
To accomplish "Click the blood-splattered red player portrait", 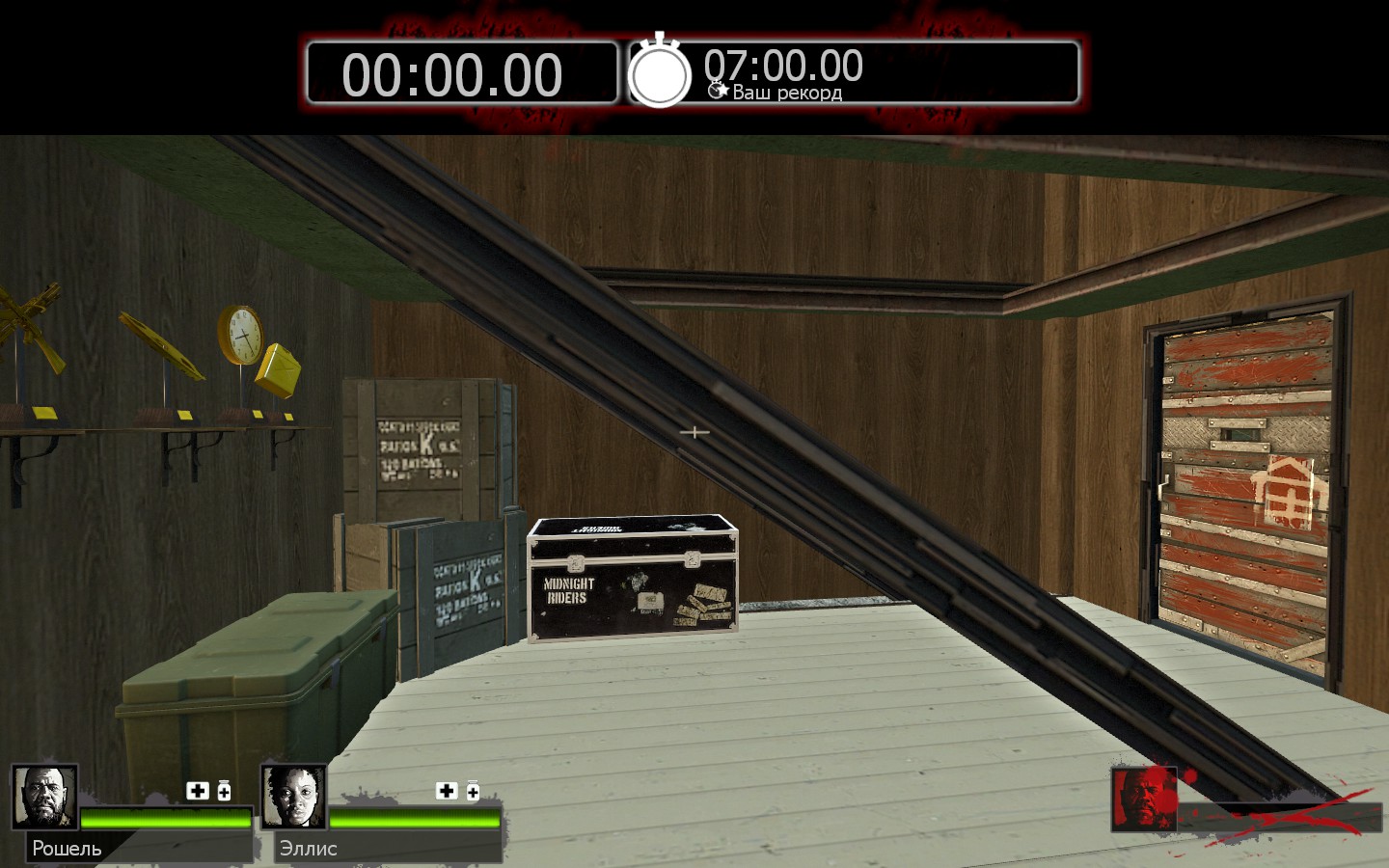I will click(x=1144, y=798).
